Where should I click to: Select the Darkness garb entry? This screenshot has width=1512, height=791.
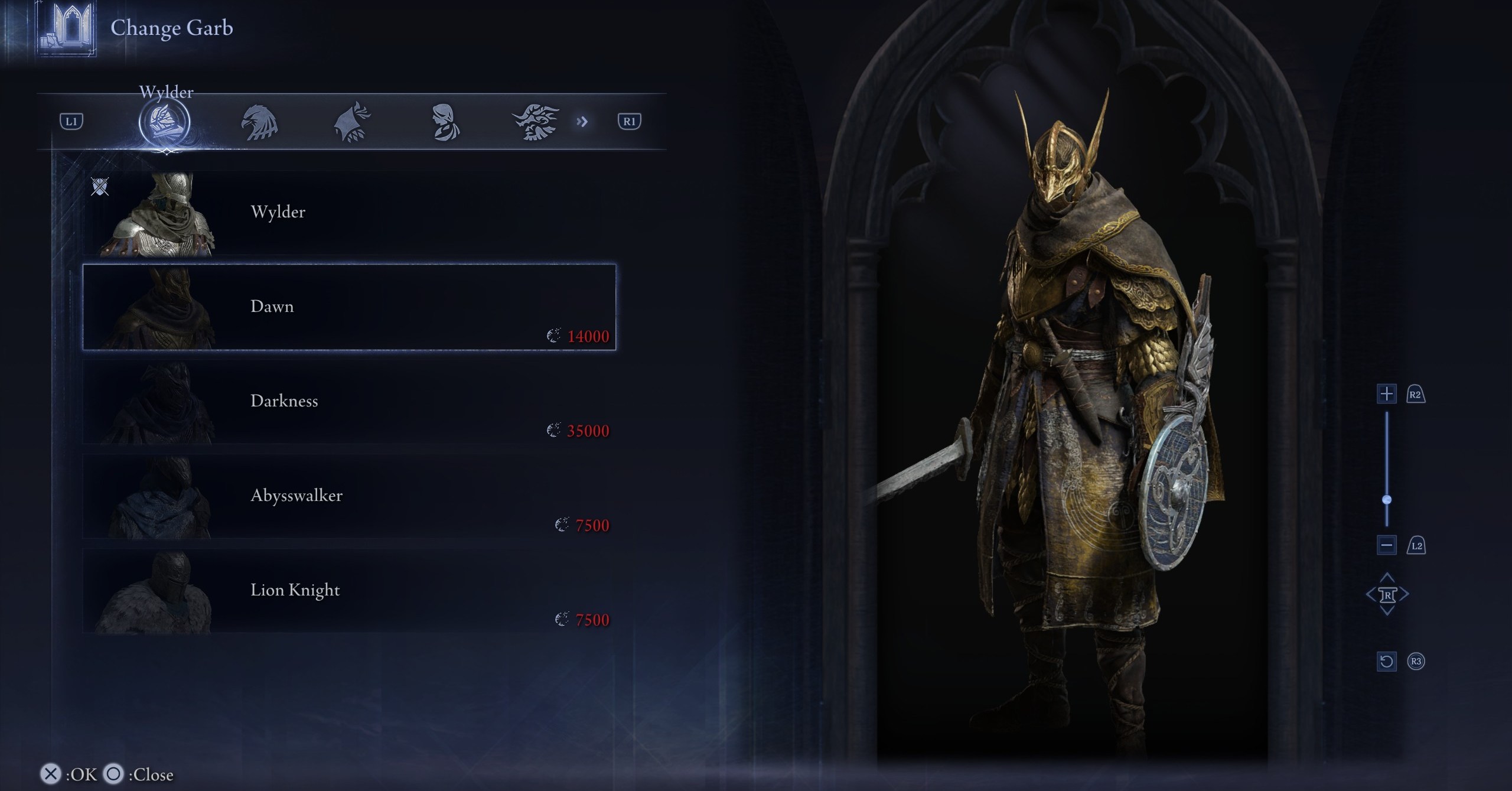pos(348,402)
